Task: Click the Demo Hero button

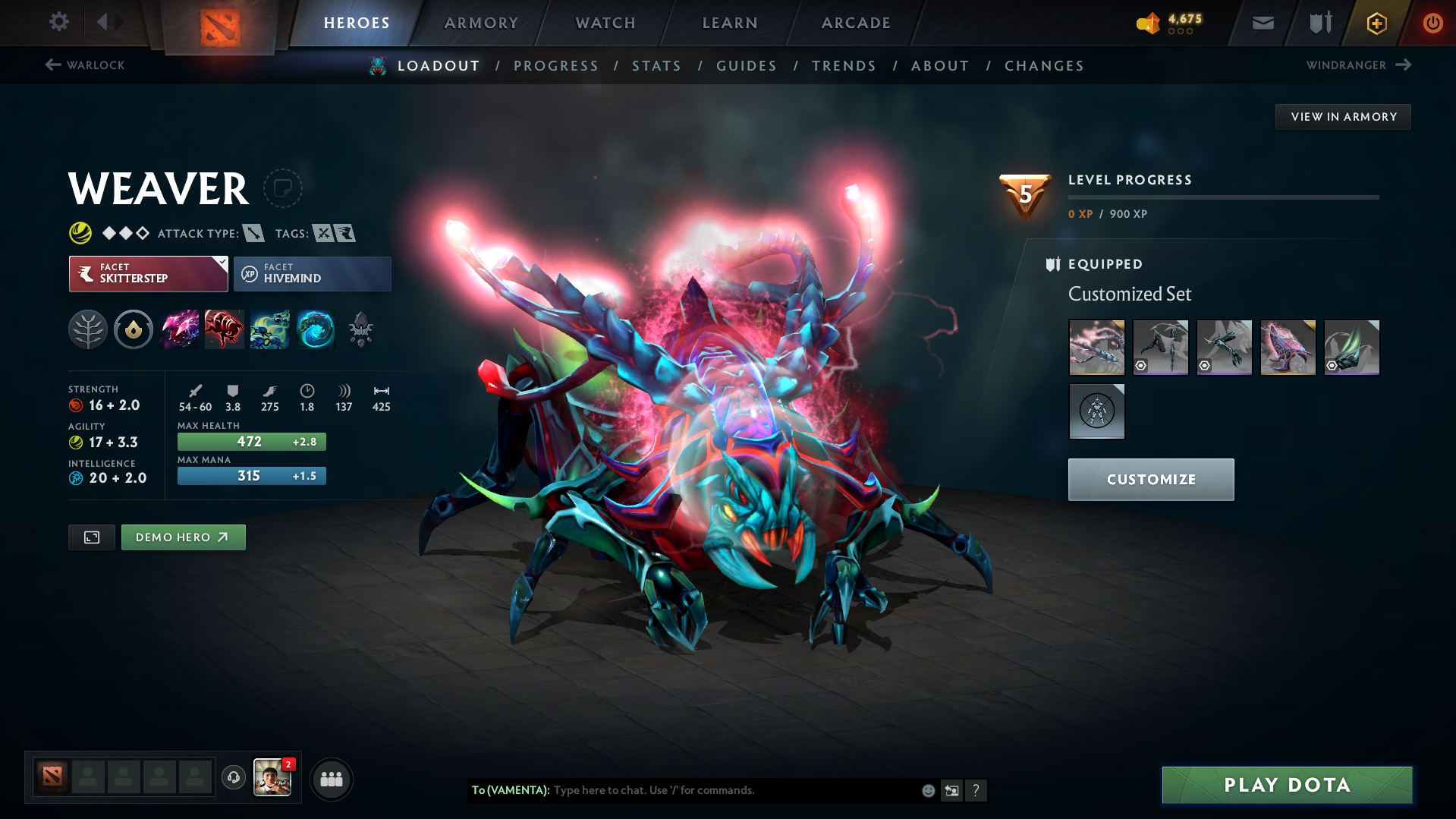Action: click(x=183, y=537)
